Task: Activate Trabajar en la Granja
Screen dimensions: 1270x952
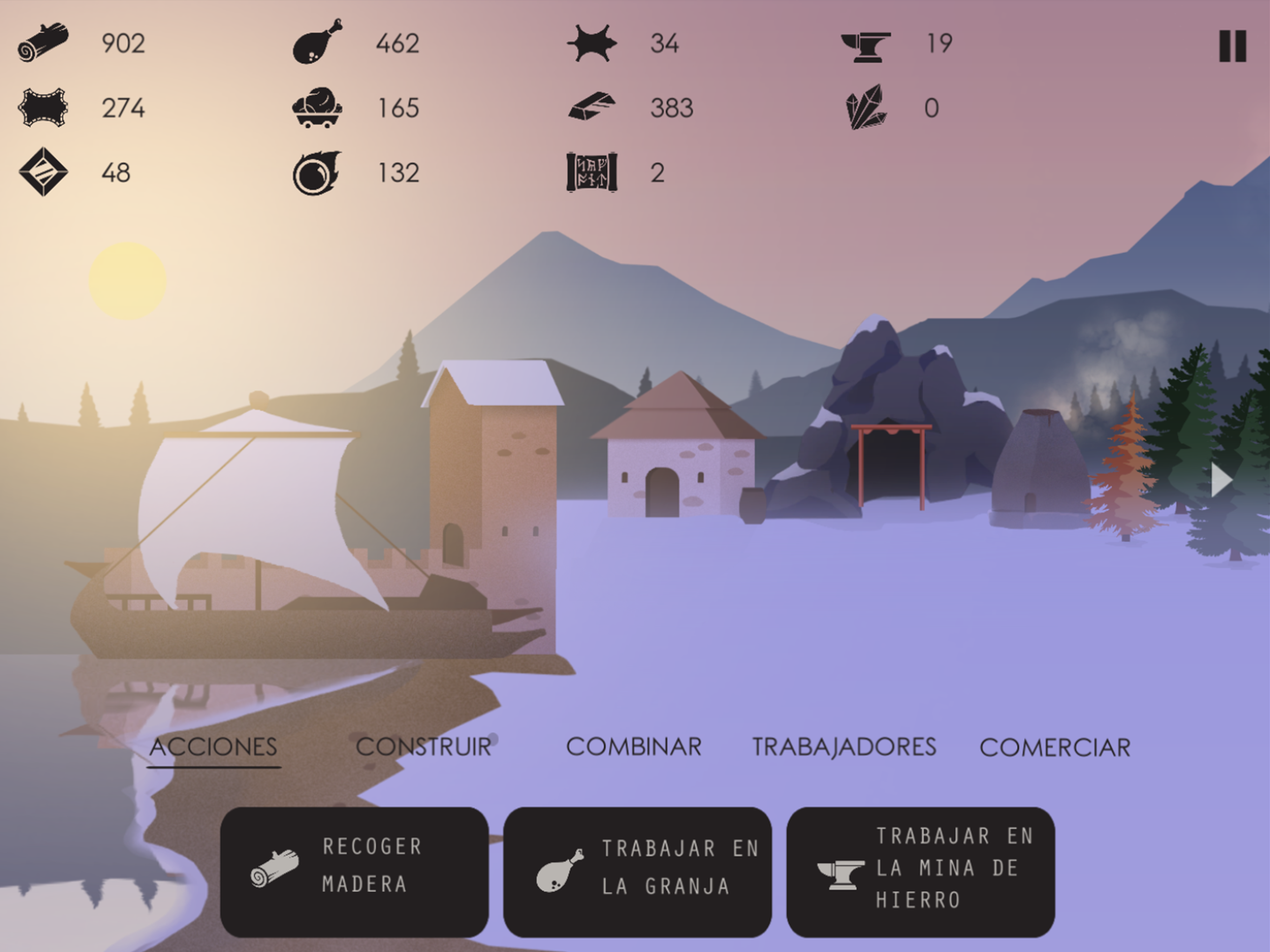Action: click(637, 872)
